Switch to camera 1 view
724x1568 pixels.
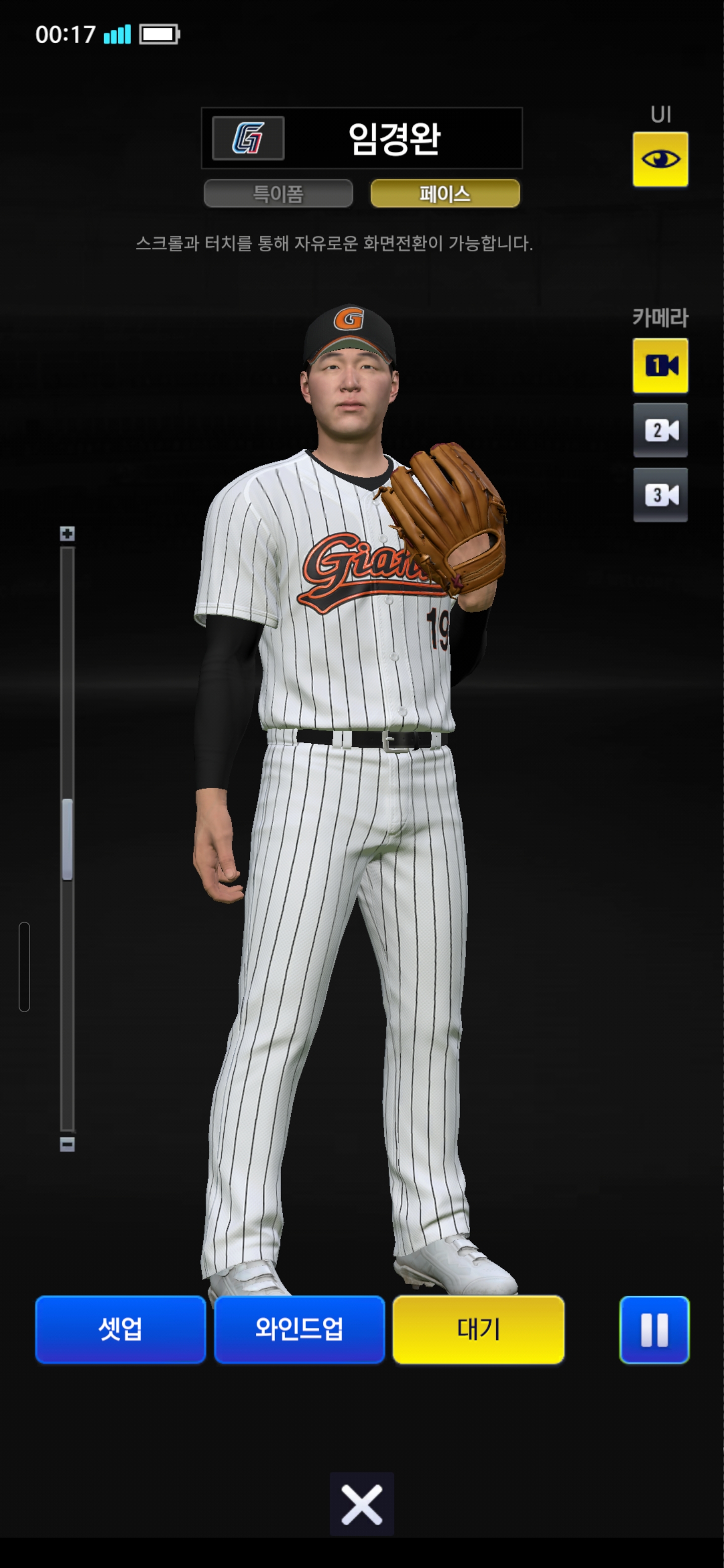point(660,366)
